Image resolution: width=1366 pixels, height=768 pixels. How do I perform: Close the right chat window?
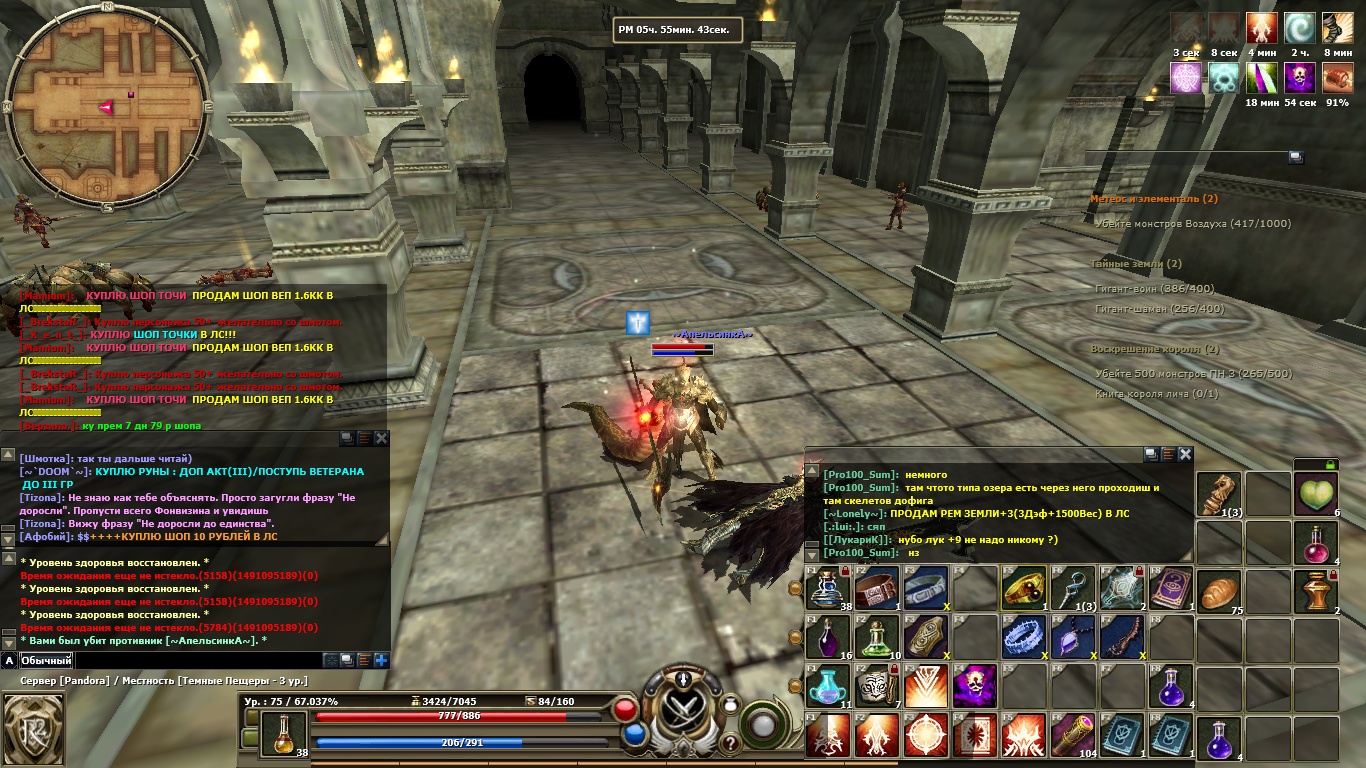[1185, 454]
